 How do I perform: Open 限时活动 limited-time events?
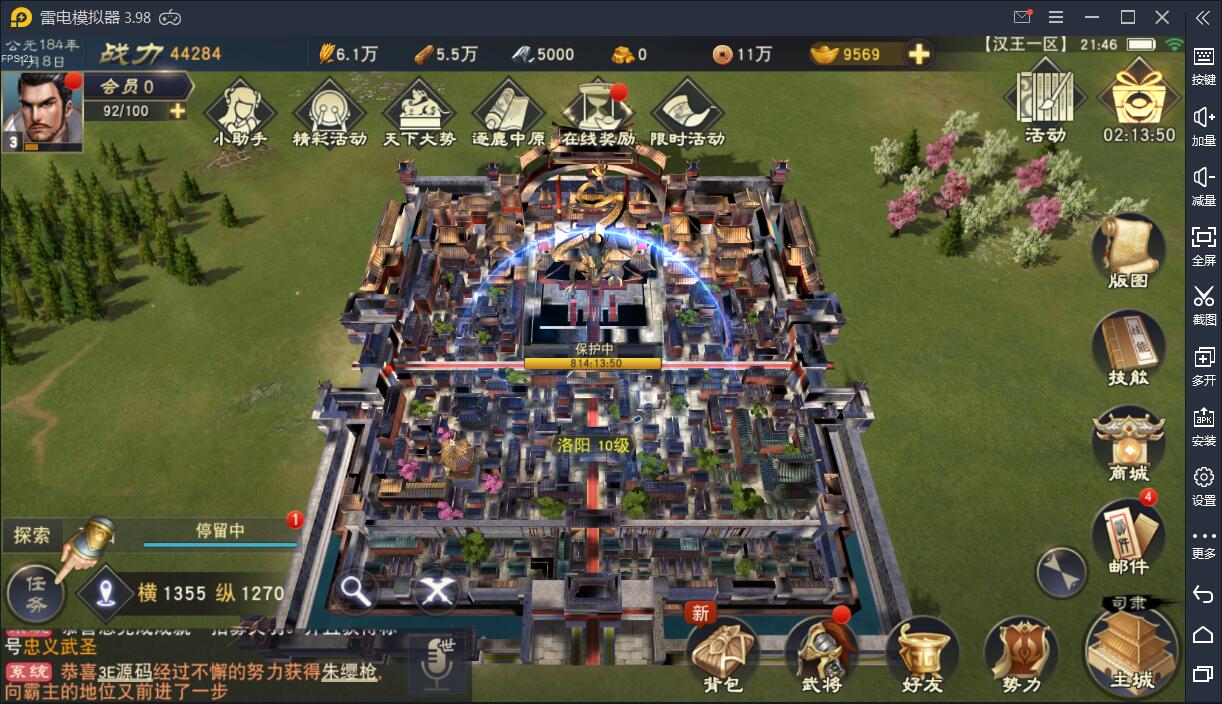pyautogui.click(x=687, y=111)
